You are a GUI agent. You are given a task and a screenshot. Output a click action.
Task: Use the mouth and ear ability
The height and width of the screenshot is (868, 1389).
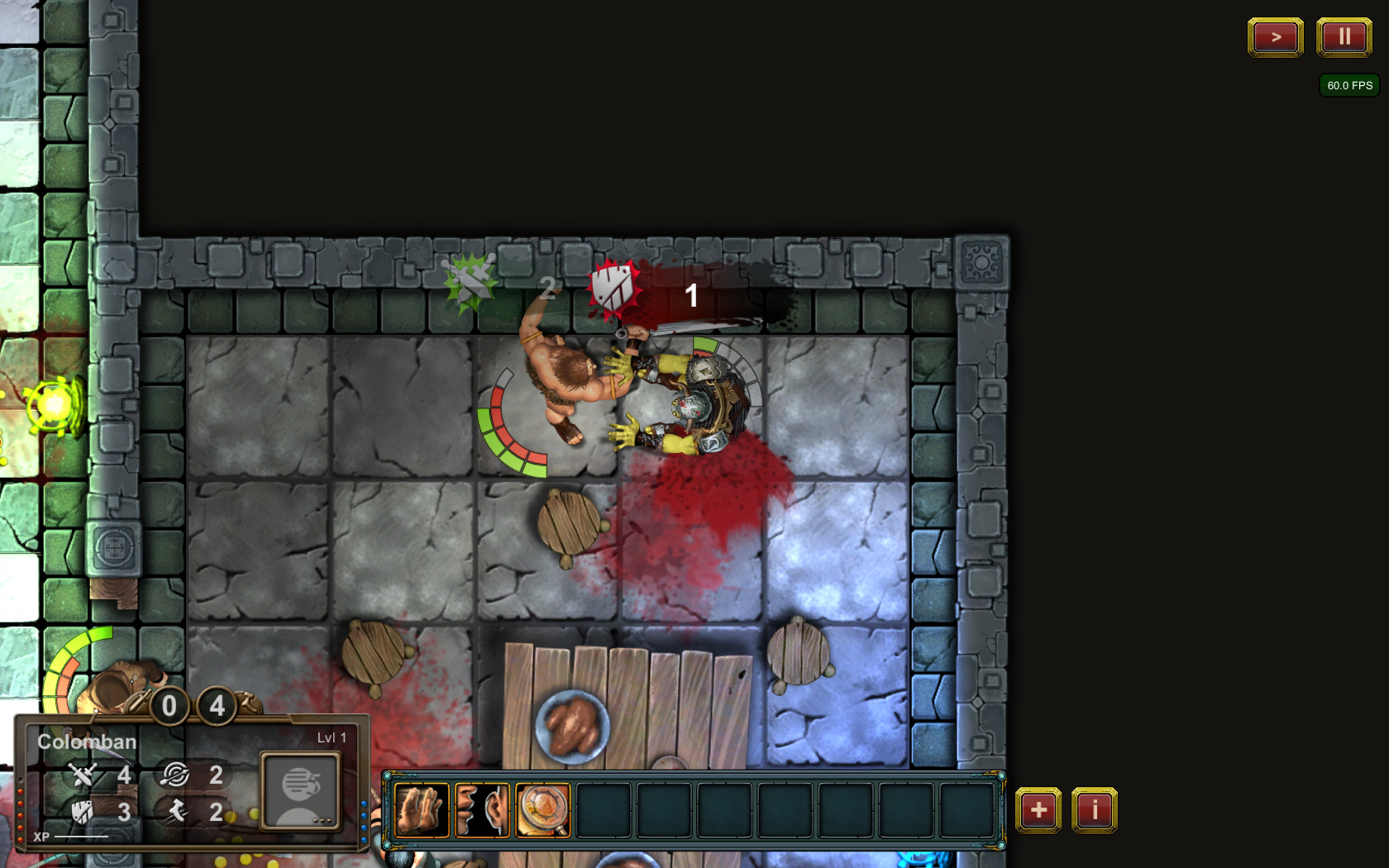pos(482,810)
